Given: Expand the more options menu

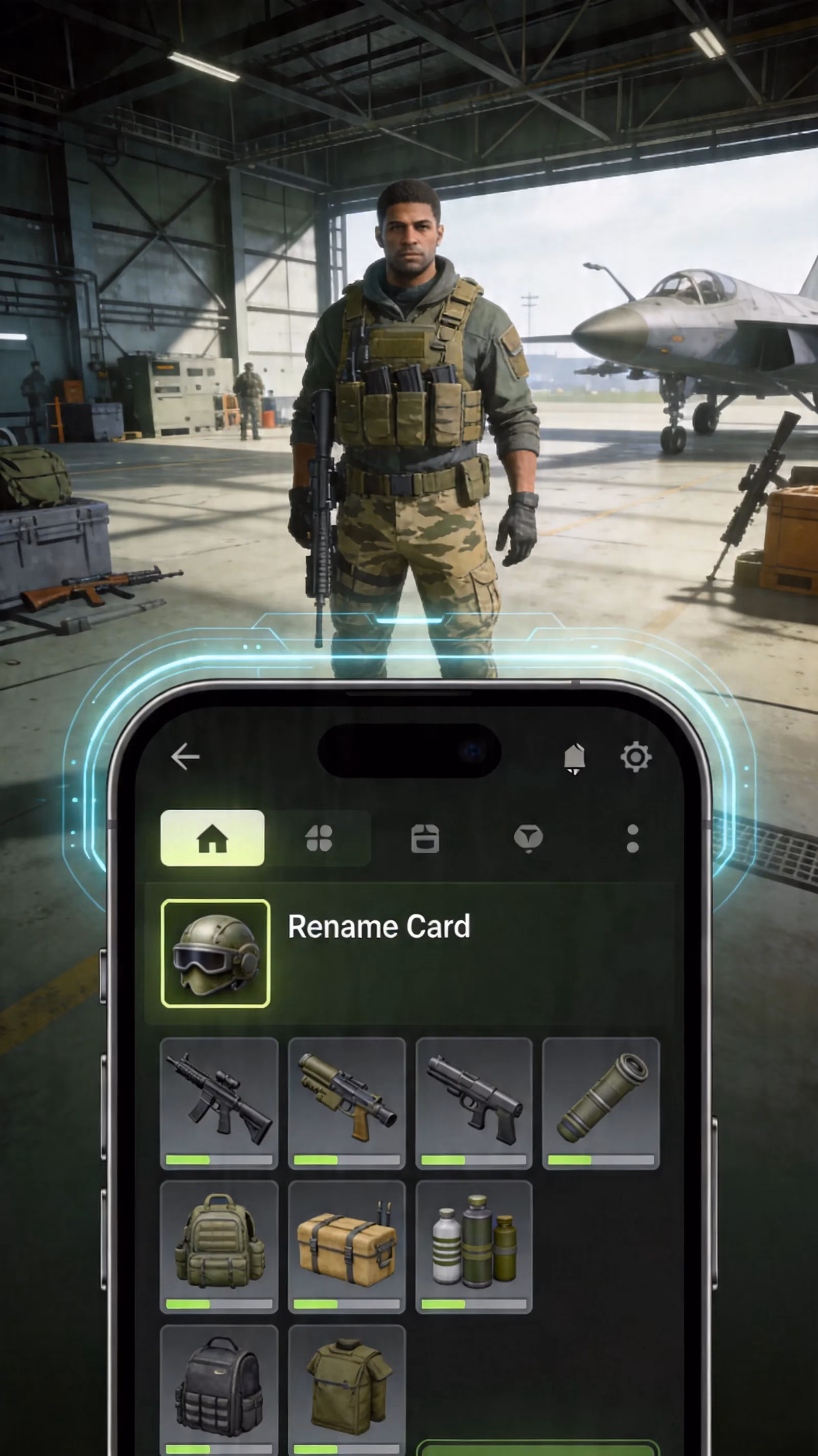Looking at the screenshot, I should point(632,838).
